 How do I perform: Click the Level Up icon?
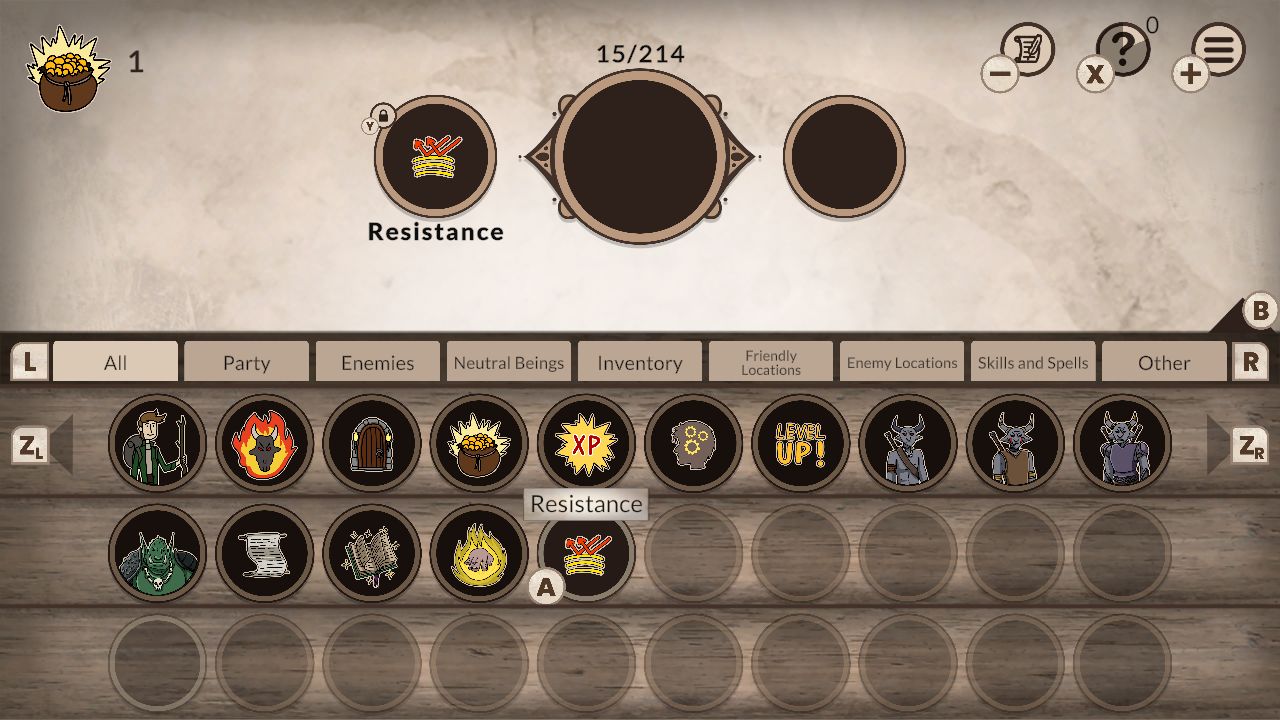click(x=801, y=443)
